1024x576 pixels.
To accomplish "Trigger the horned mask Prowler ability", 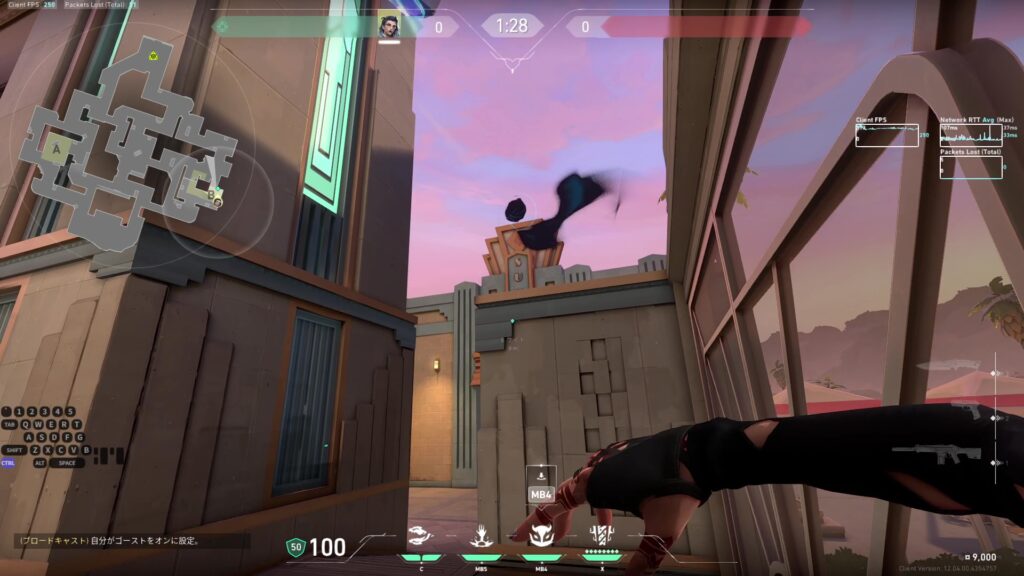I will pos(541,535).
